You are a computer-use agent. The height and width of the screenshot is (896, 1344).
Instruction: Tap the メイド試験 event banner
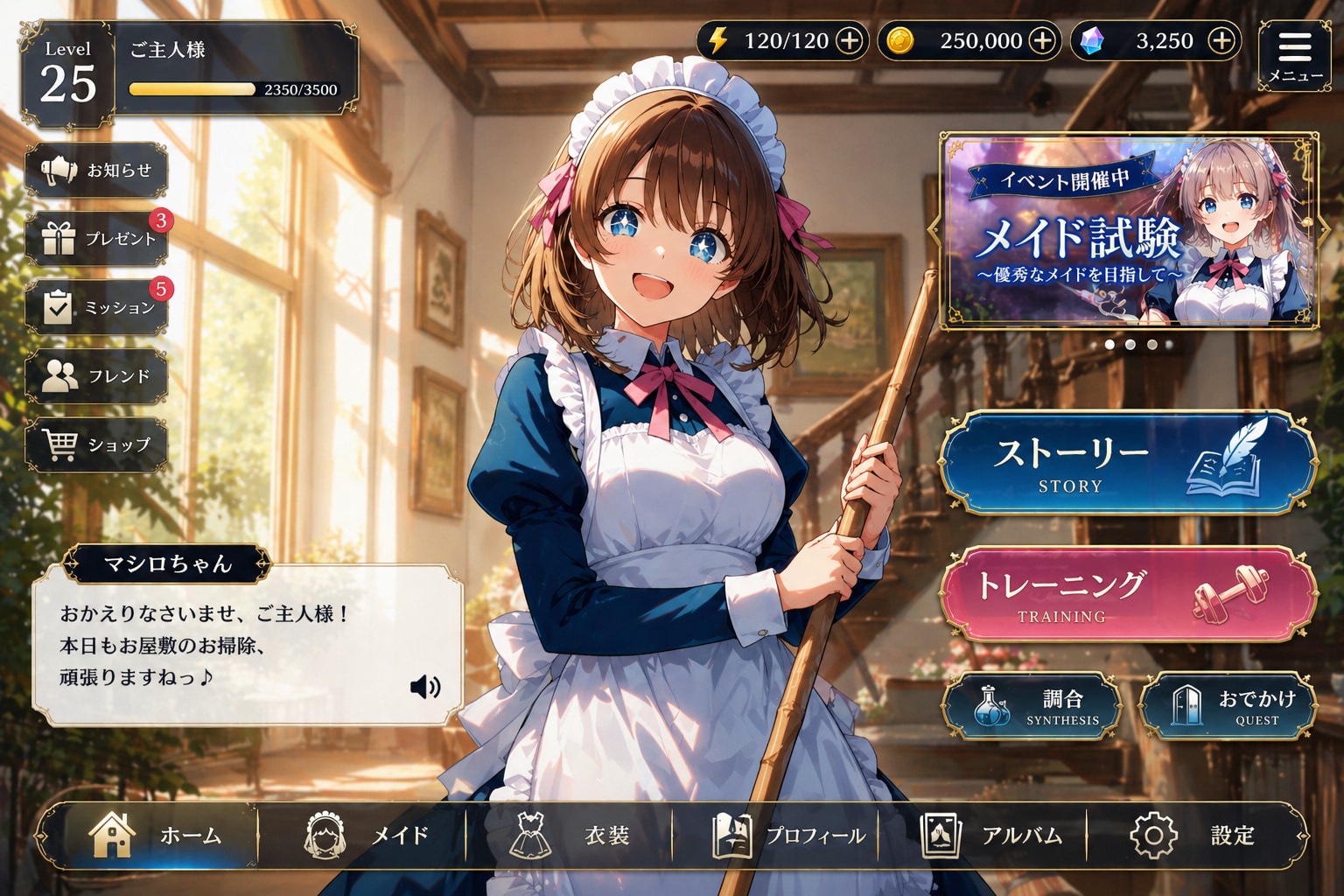point(1125,232)
